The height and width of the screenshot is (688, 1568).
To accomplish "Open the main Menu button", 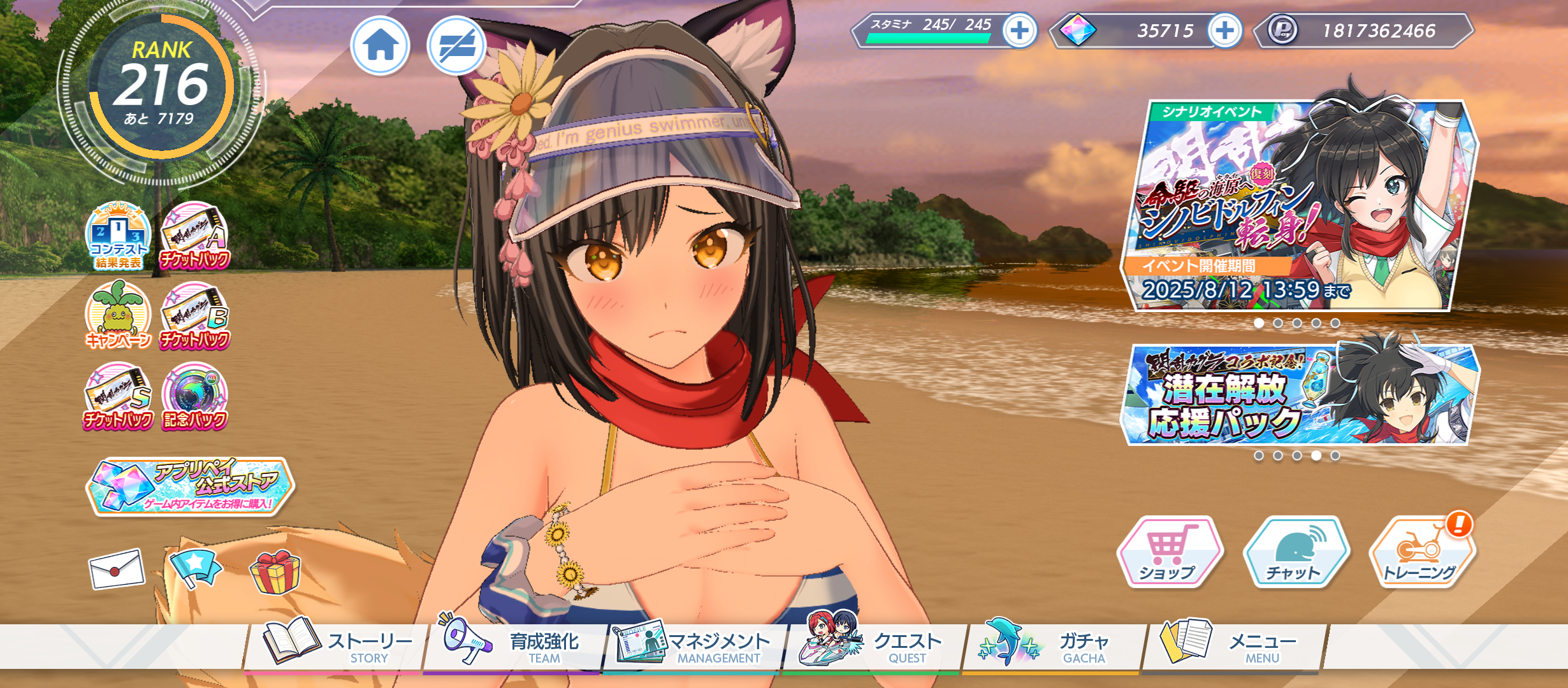I will tap(1233, 647).
